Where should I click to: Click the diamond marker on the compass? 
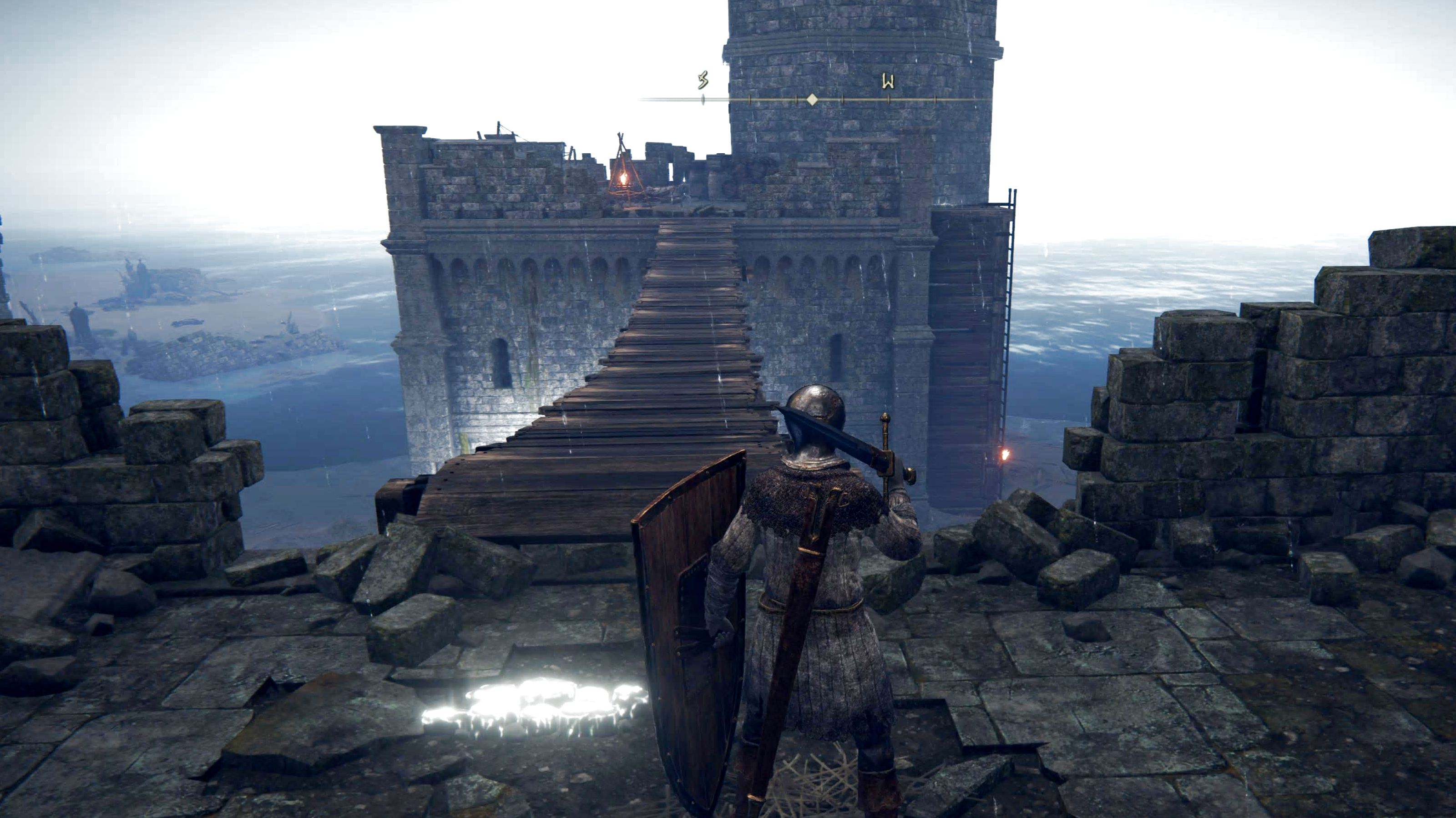[x=812, y=100]
